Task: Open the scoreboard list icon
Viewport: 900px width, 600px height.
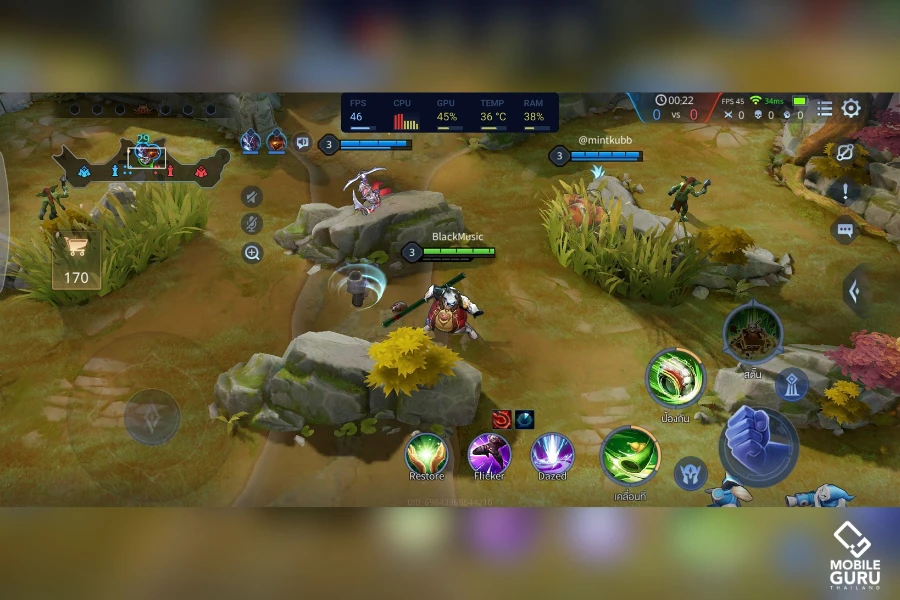Action: (824, 108)
